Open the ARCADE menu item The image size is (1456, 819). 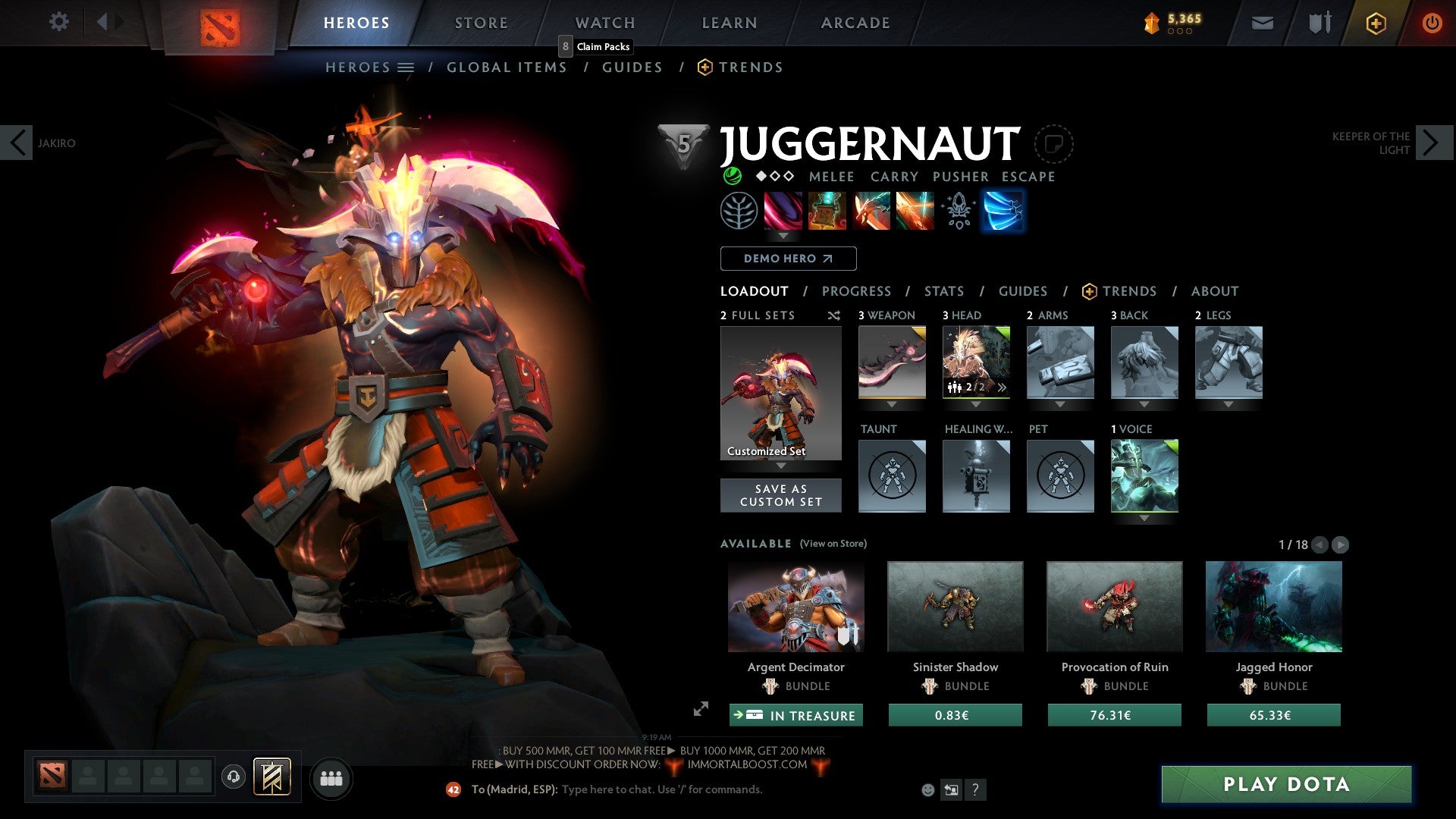855,23
